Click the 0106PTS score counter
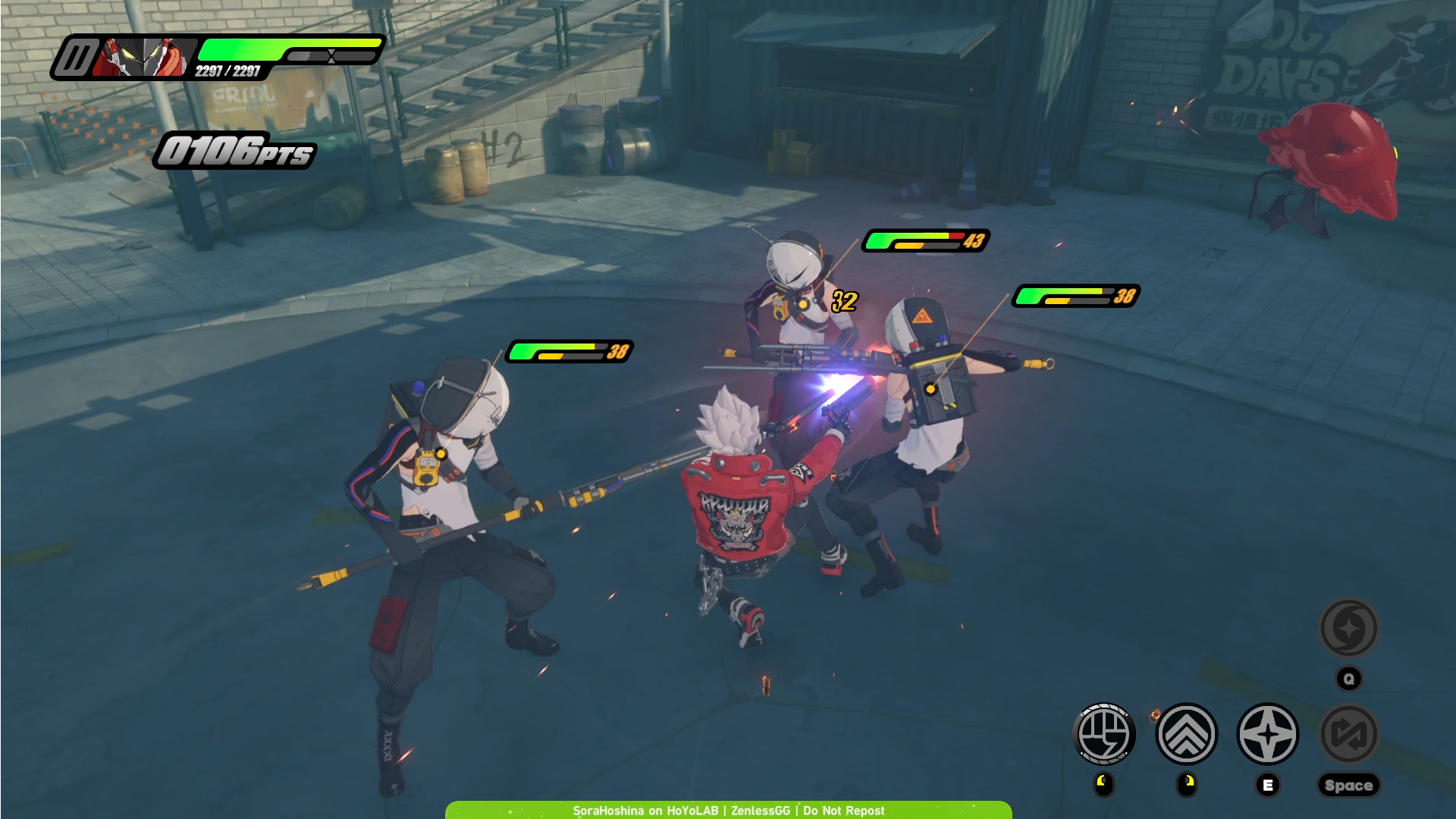1456x819 pixels. point(233,152)
